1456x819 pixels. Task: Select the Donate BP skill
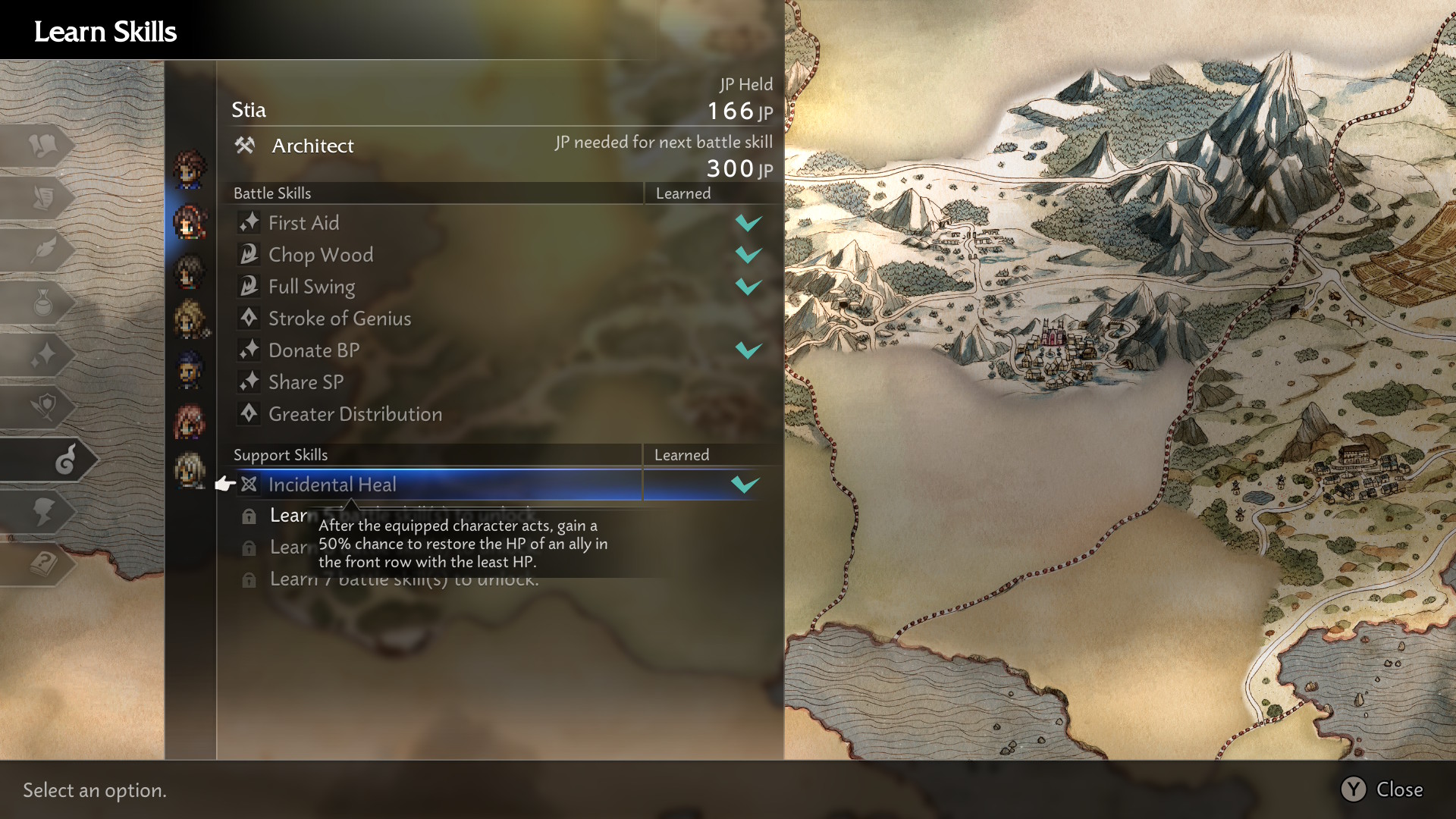click(313, 350)
